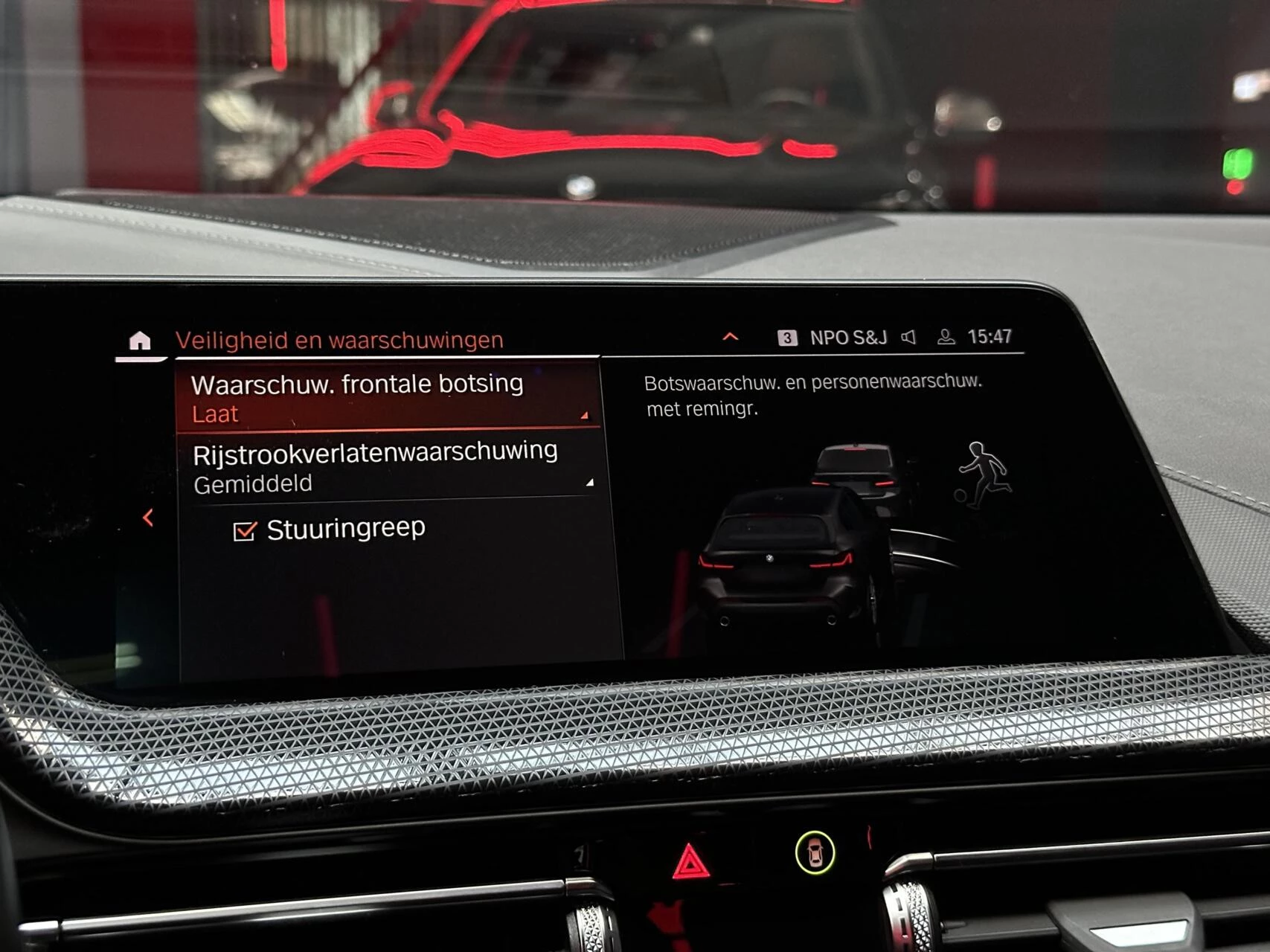Screen dimensions: 1270x952
Task: Go back with the red left arrow
Action: pyautogui.click(x=148, y=518)
